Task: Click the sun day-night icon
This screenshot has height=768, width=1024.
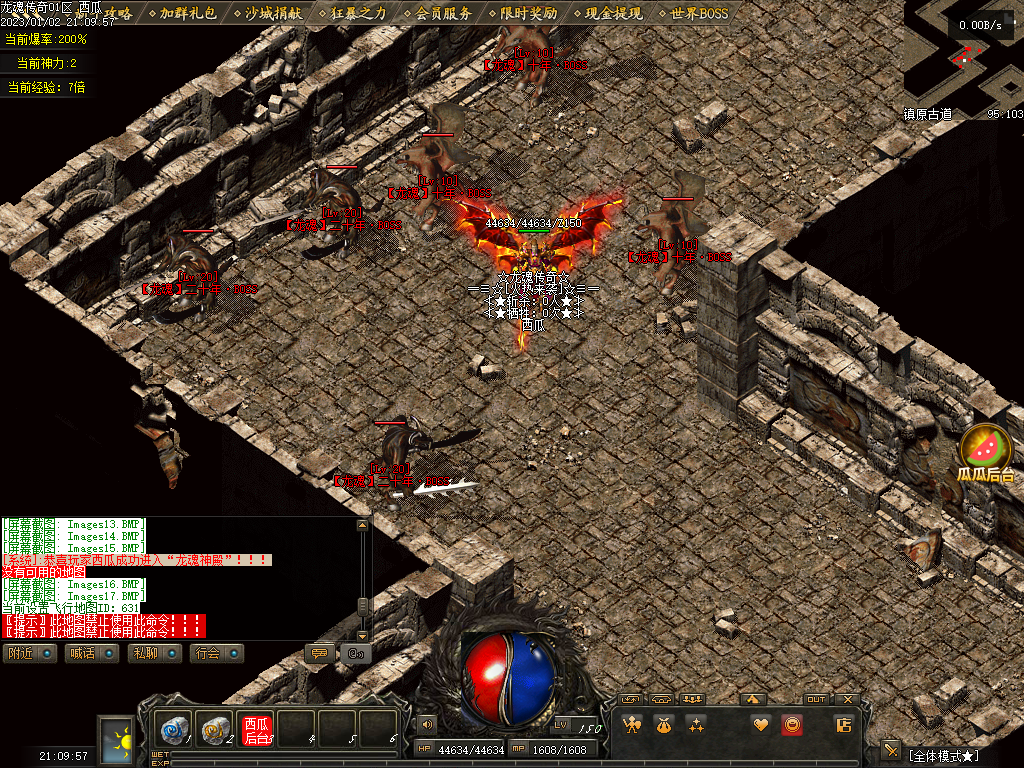Action: [x=120, y=741]
